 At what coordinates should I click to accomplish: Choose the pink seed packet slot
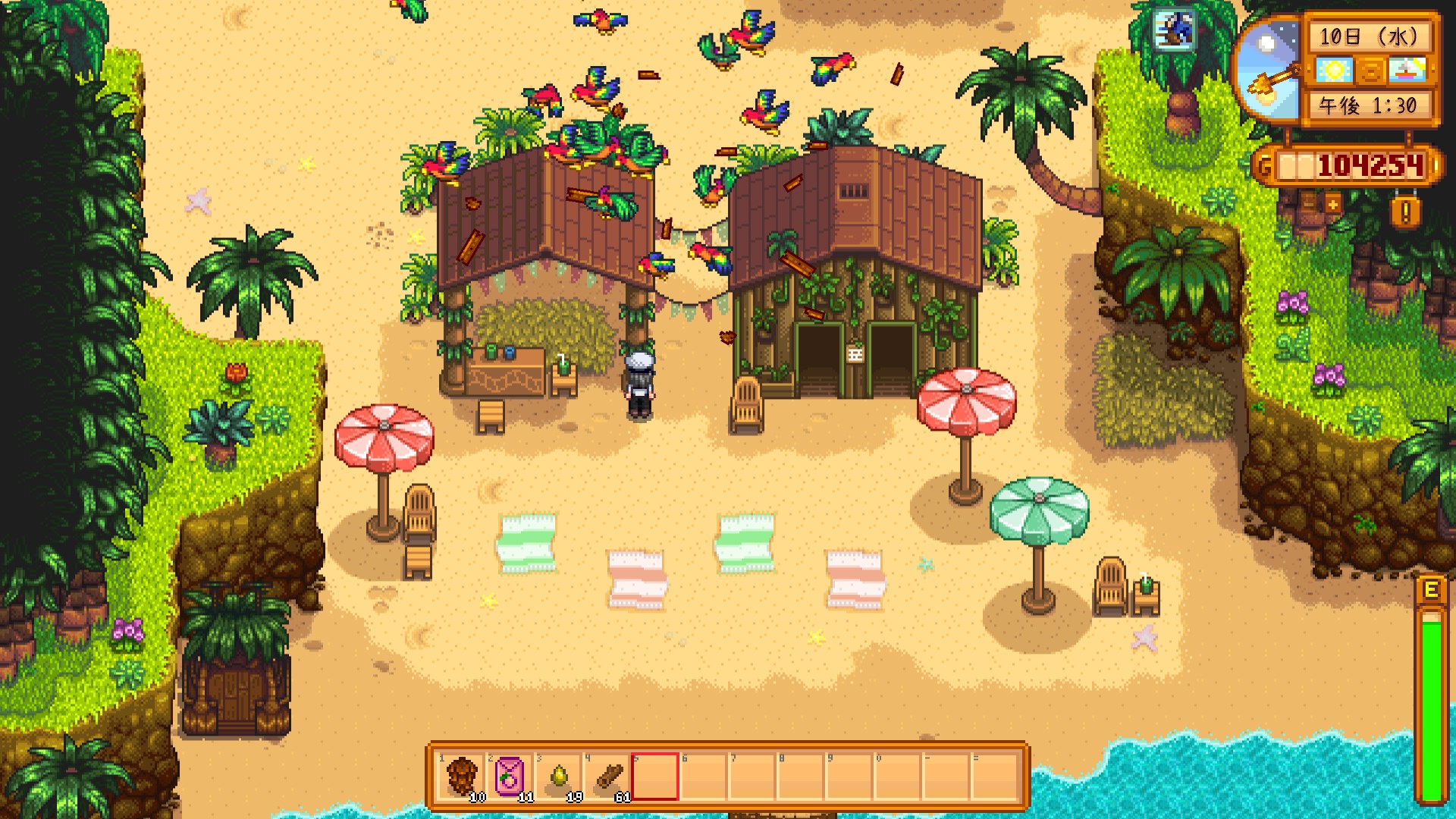[x=510, y=777]
